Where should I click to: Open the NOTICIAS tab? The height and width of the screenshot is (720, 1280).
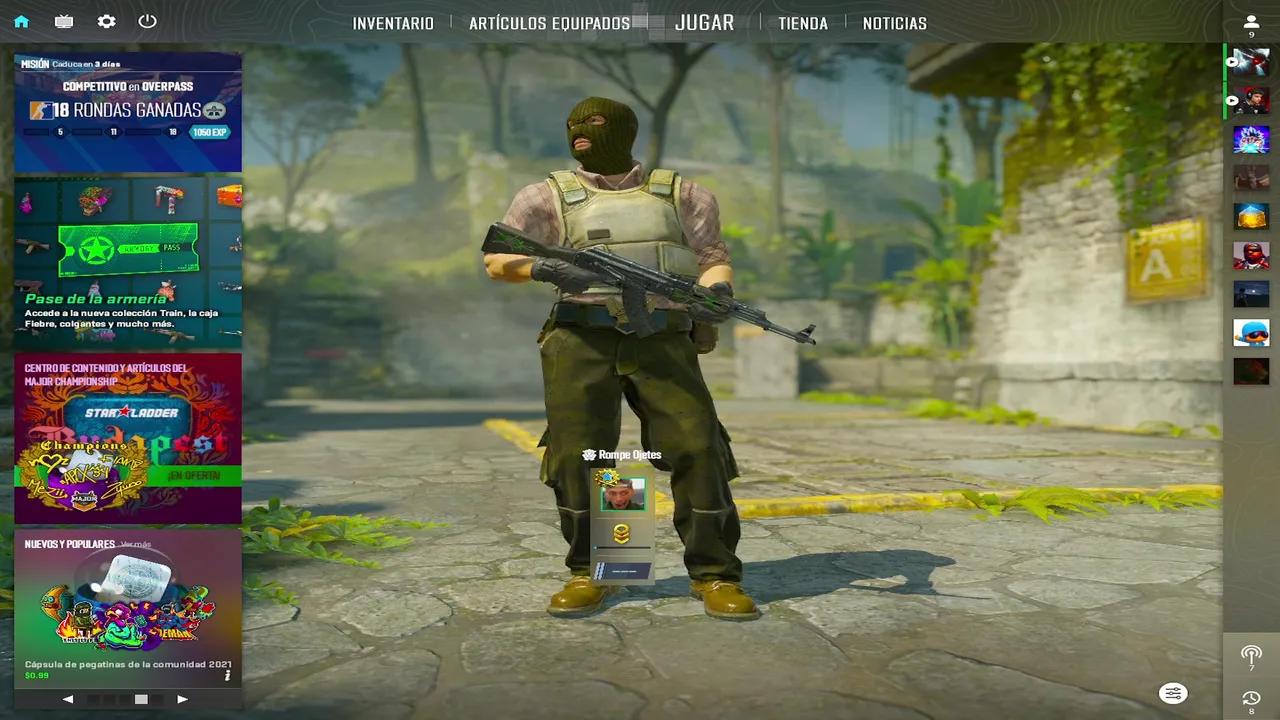tap(894, 22)
